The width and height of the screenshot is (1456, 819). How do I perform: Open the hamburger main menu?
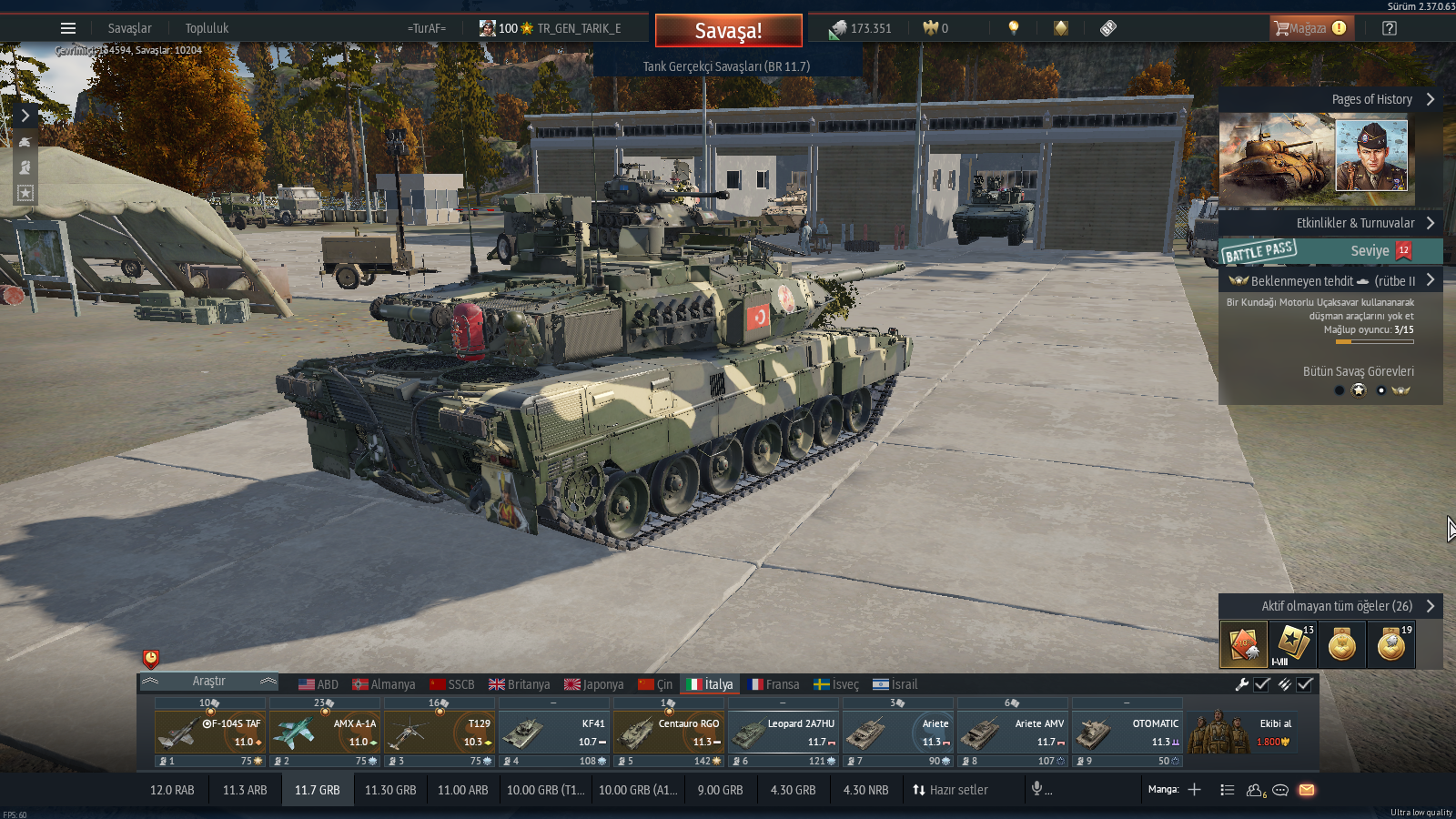point(68,28)
